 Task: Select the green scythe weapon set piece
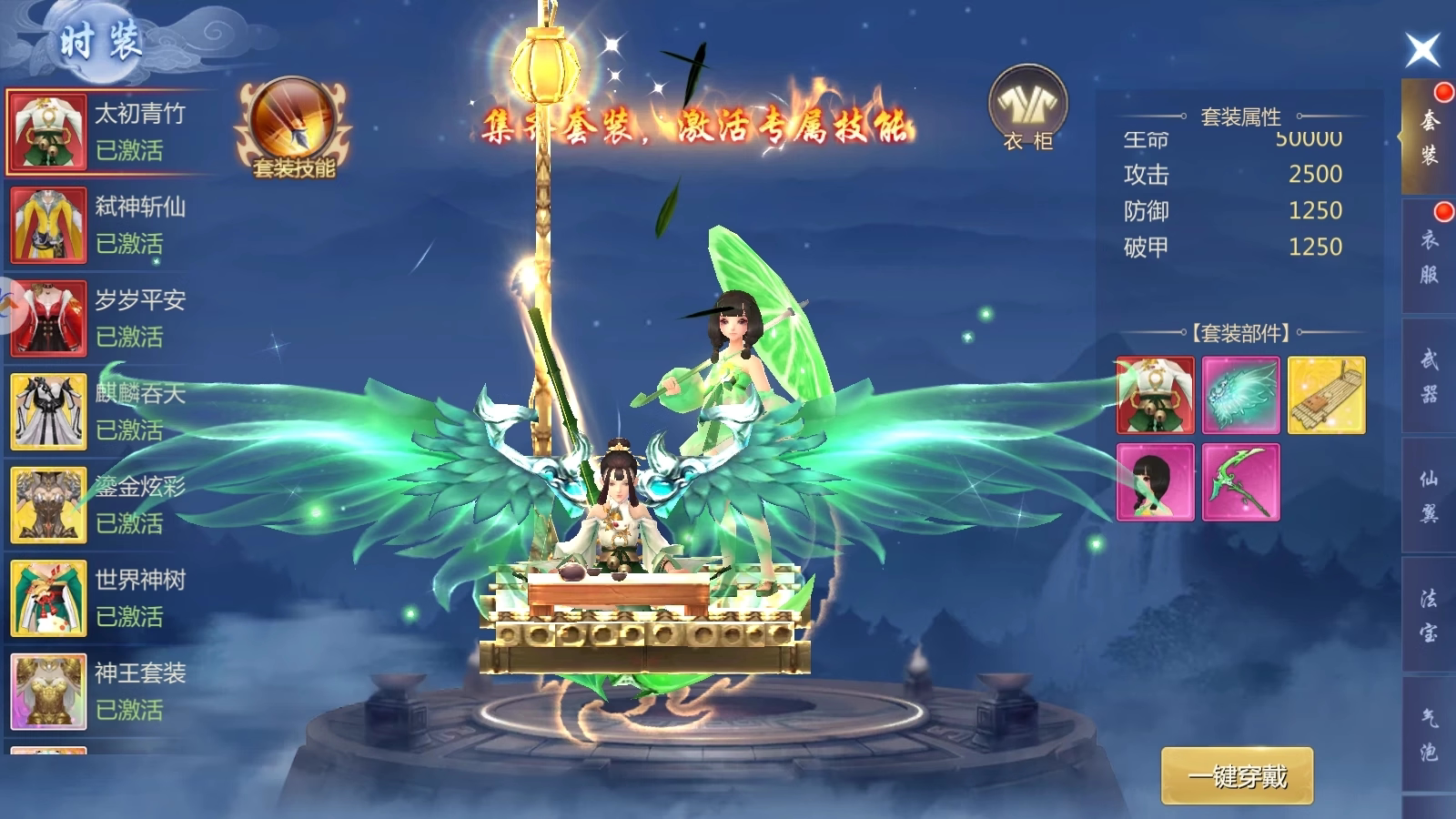pos(1240,482)
